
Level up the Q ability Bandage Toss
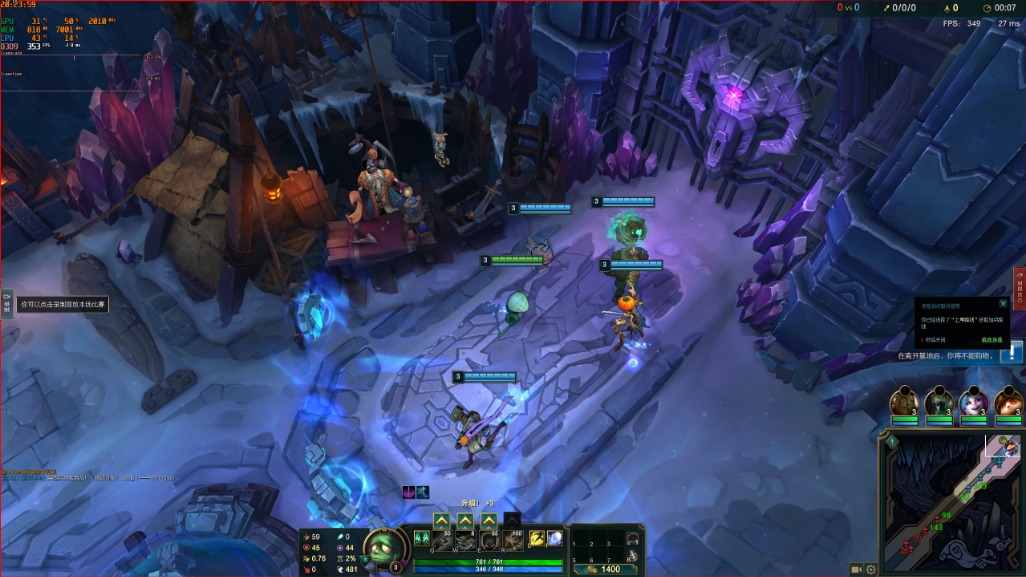coord(441,520)
